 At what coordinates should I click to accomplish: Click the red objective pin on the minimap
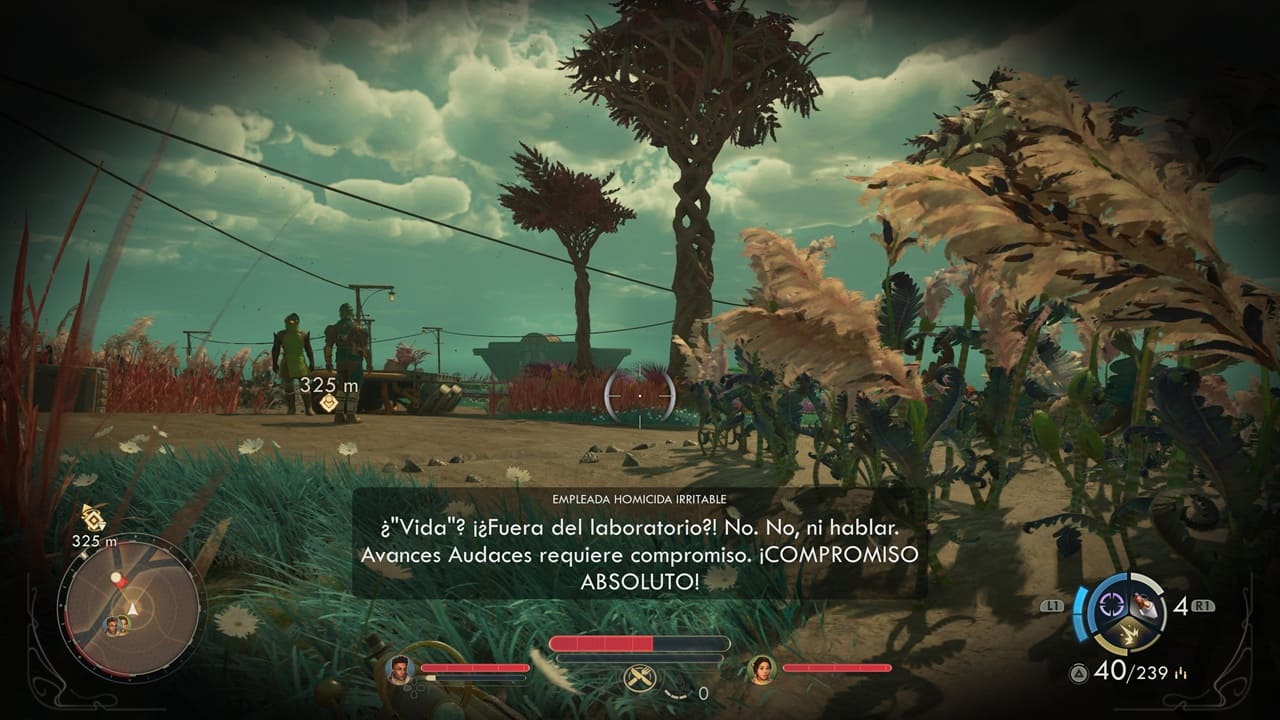[118, 580]
